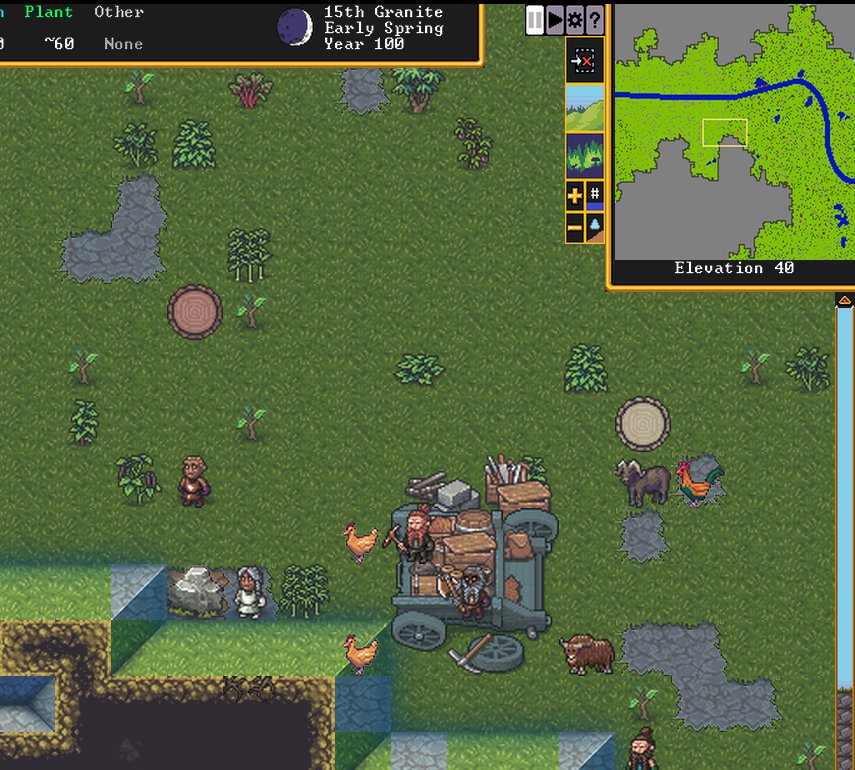This screenshot has height=770, width=855.
Task: Go up one elevation with the plus
Action: click(x=574, y=195)
